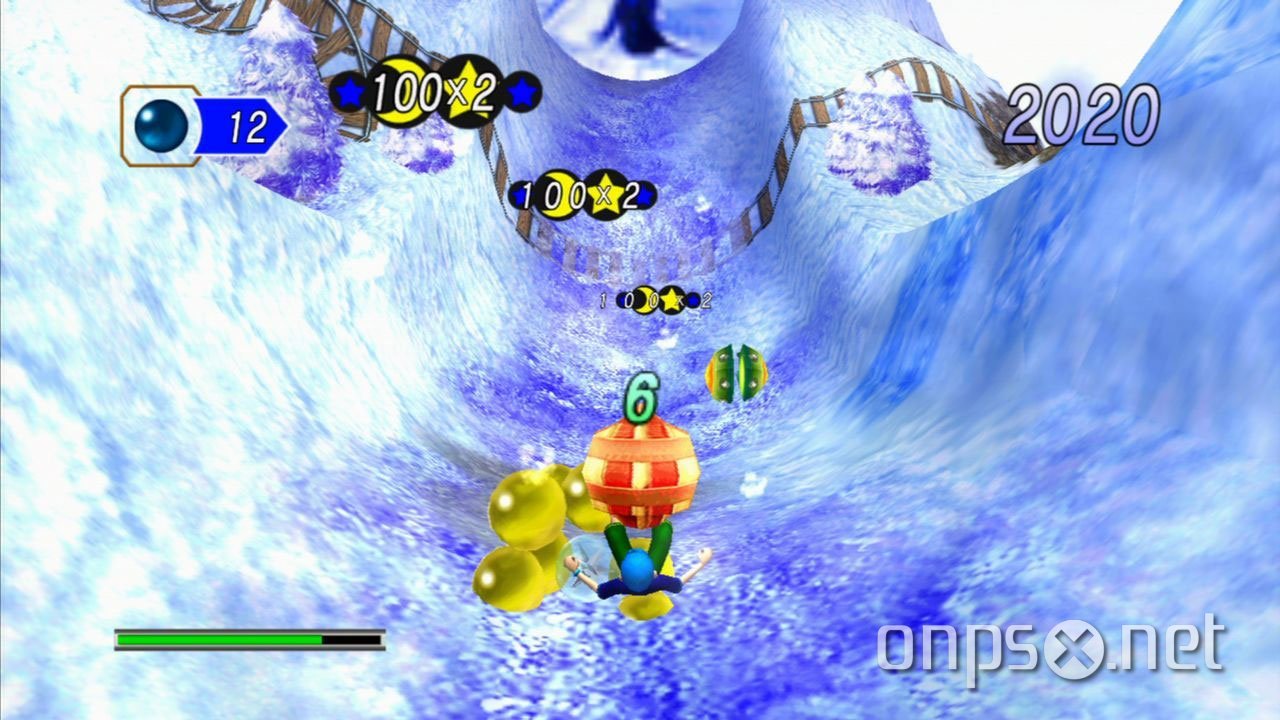Screen dimensions: 1280x720
Task: Click the green number 6 above the lantern
Action: [x=641, y=395]
